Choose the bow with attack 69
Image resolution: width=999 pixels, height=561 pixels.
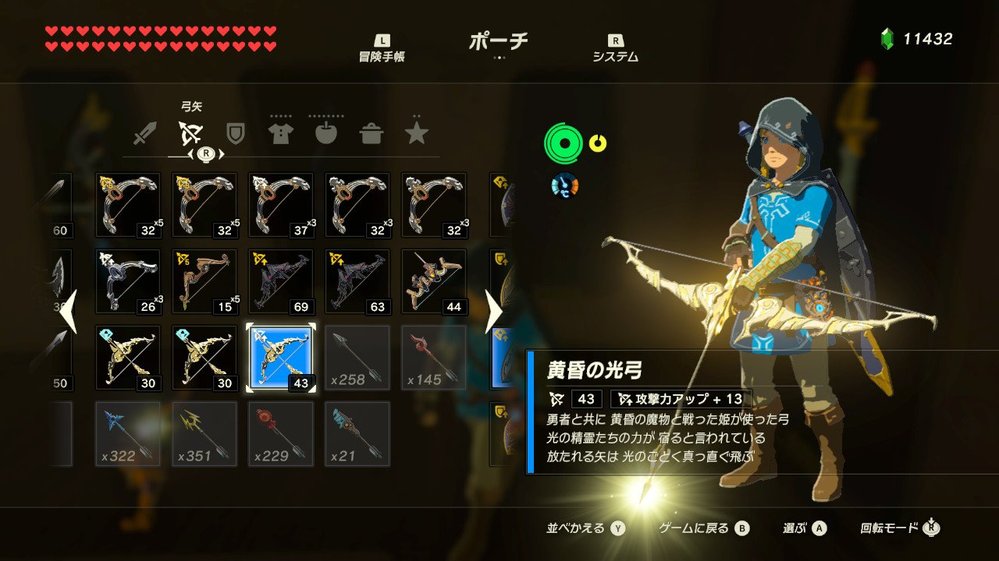pos(281,281)
